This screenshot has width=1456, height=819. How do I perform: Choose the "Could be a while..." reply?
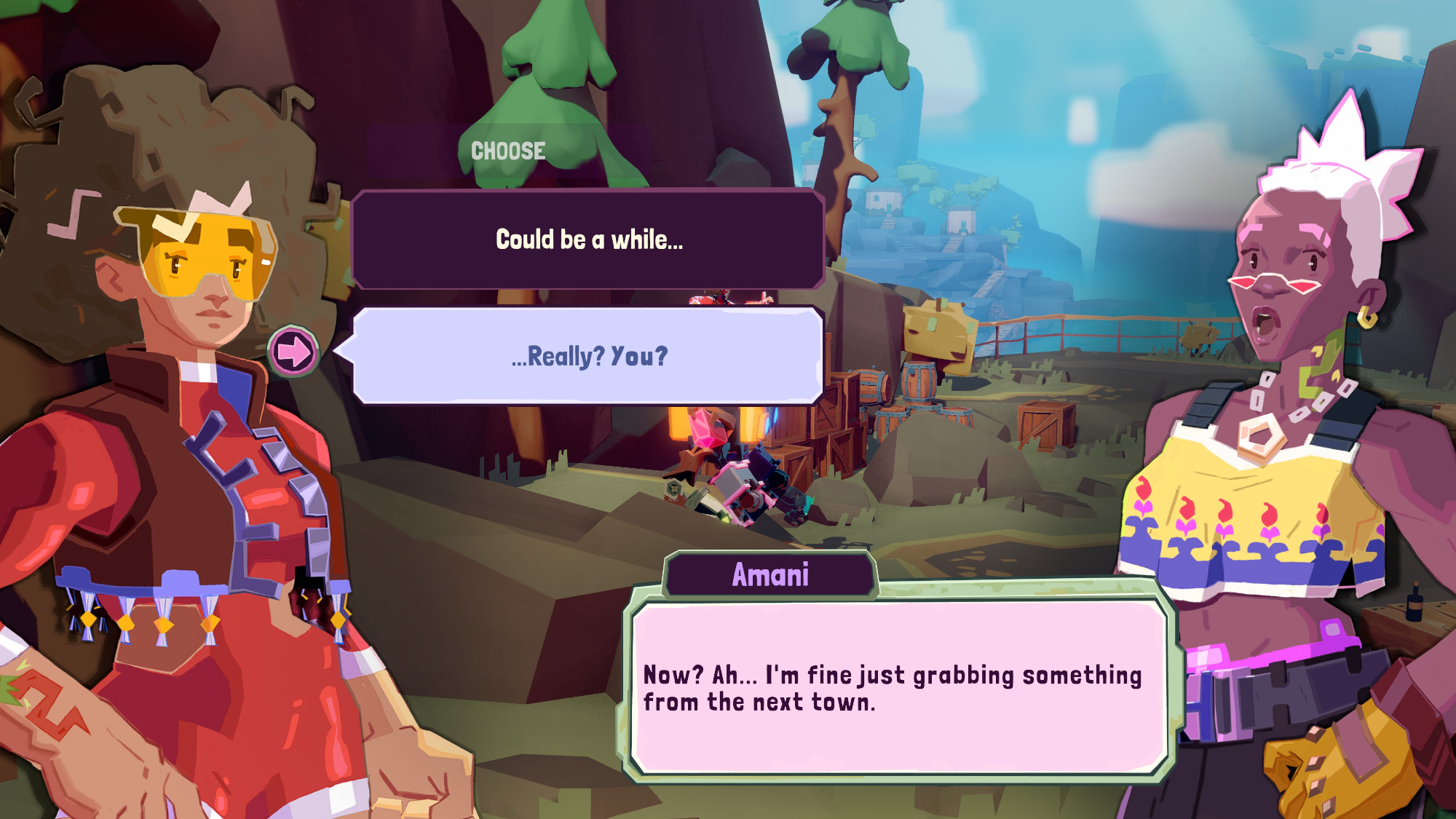coord(588,240)
